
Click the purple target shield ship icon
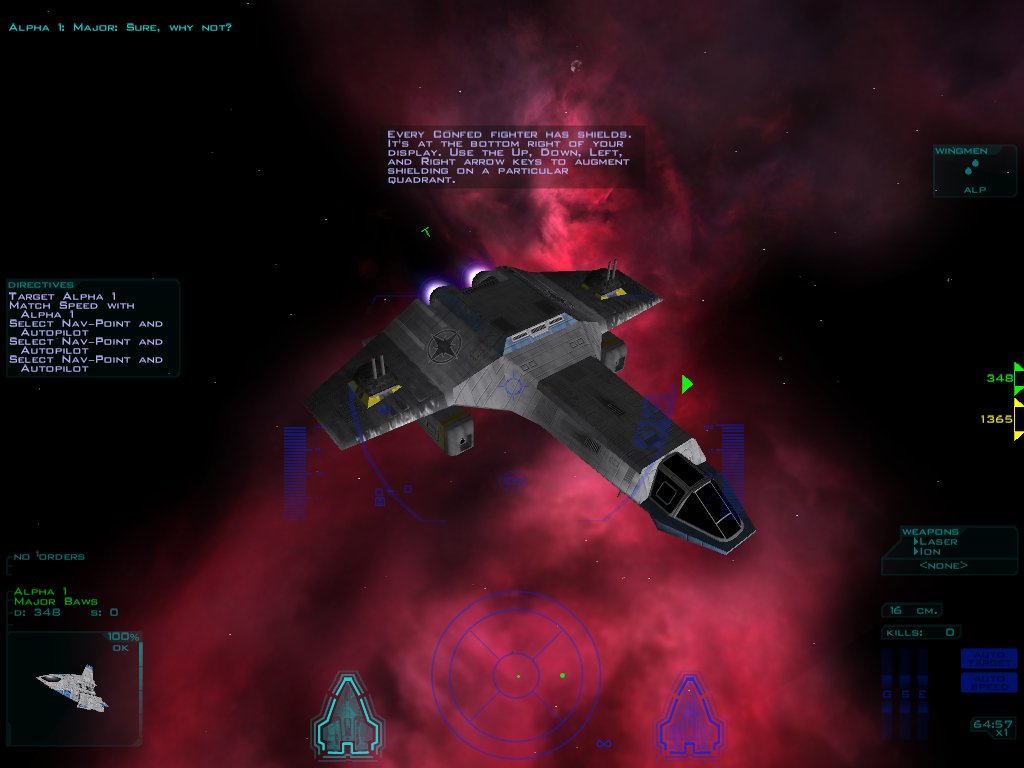[x=689, y=713]
